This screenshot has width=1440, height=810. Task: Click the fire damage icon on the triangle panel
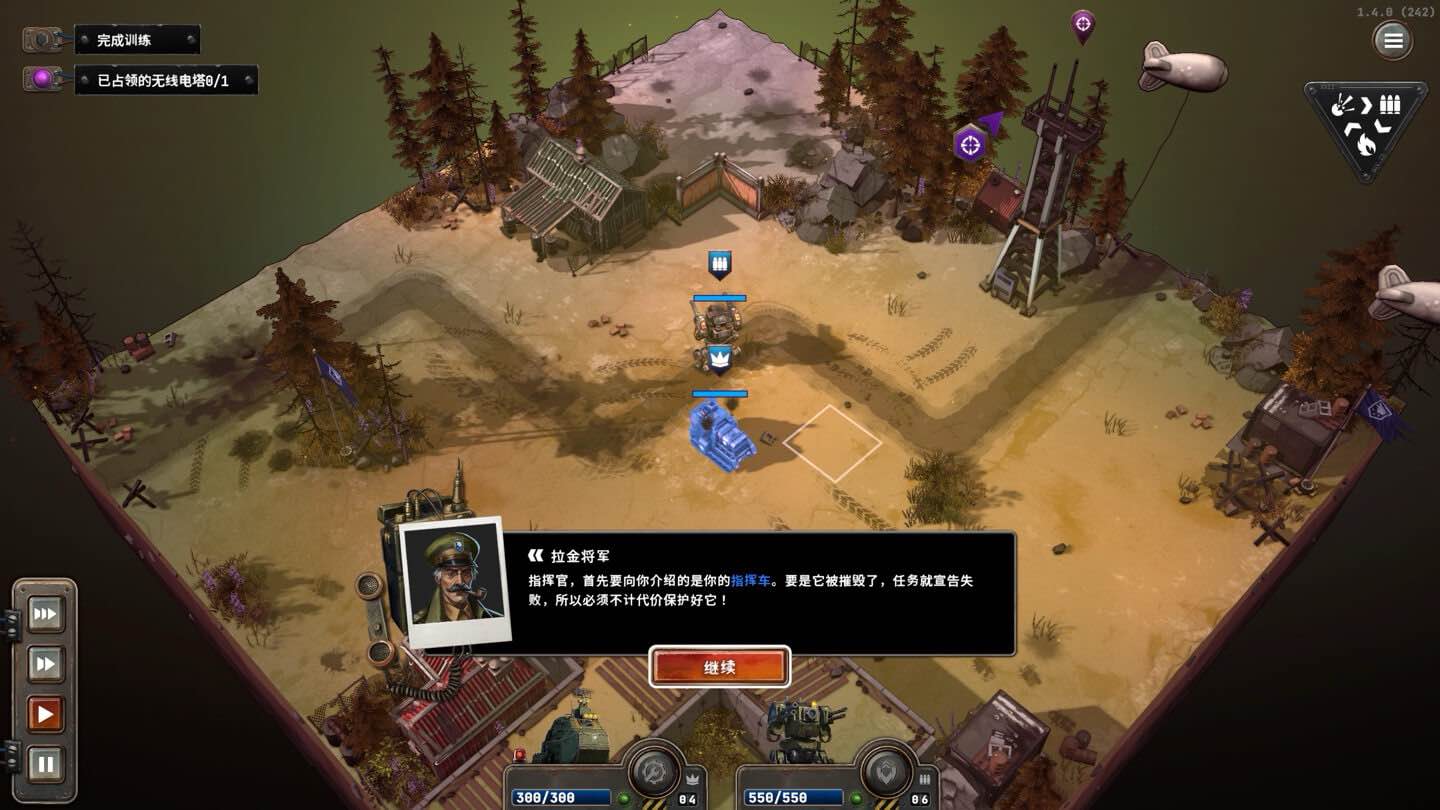point(1366,145)
